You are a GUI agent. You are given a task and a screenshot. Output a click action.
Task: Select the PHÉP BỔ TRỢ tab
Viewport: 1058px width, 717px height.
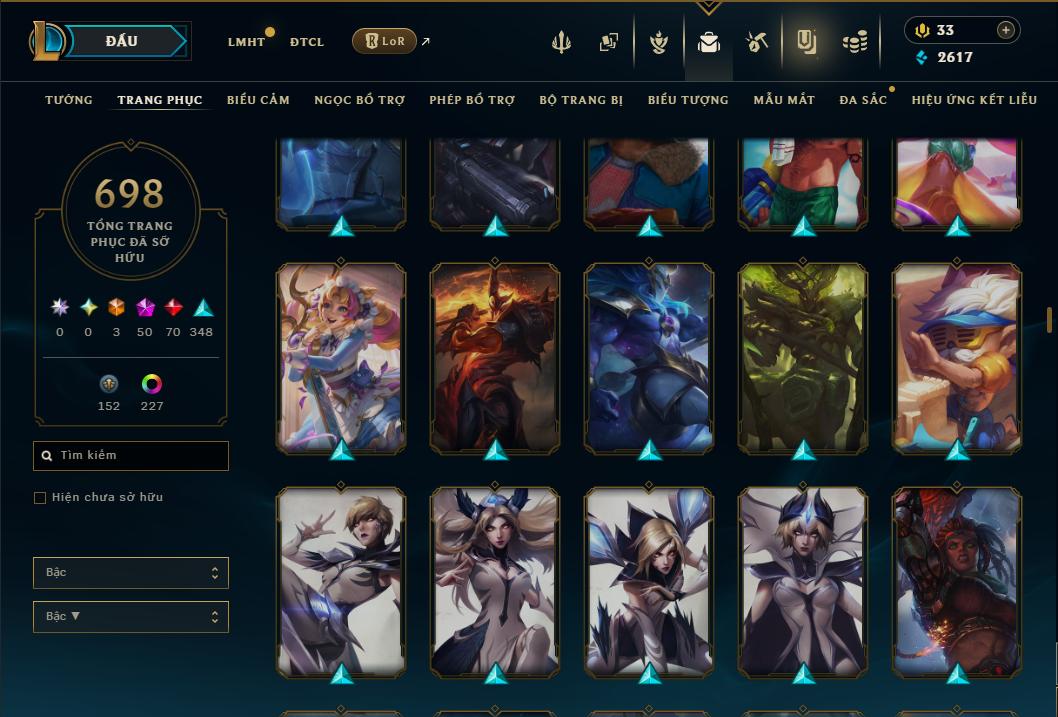pos(472,100)
